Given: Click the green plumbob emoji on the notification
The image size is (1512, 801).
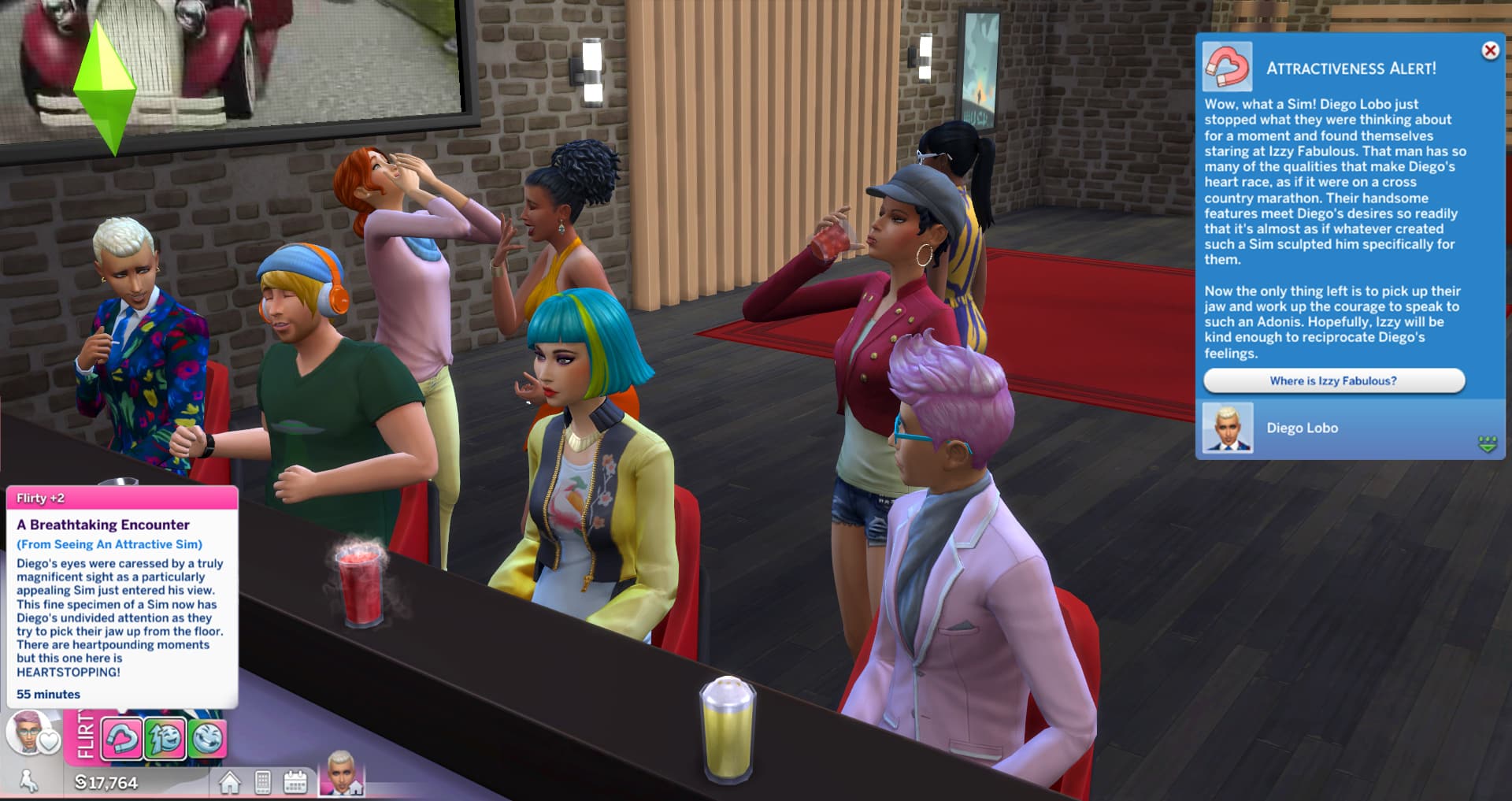Looking at the screenshot, I should tap(1488, 445).
